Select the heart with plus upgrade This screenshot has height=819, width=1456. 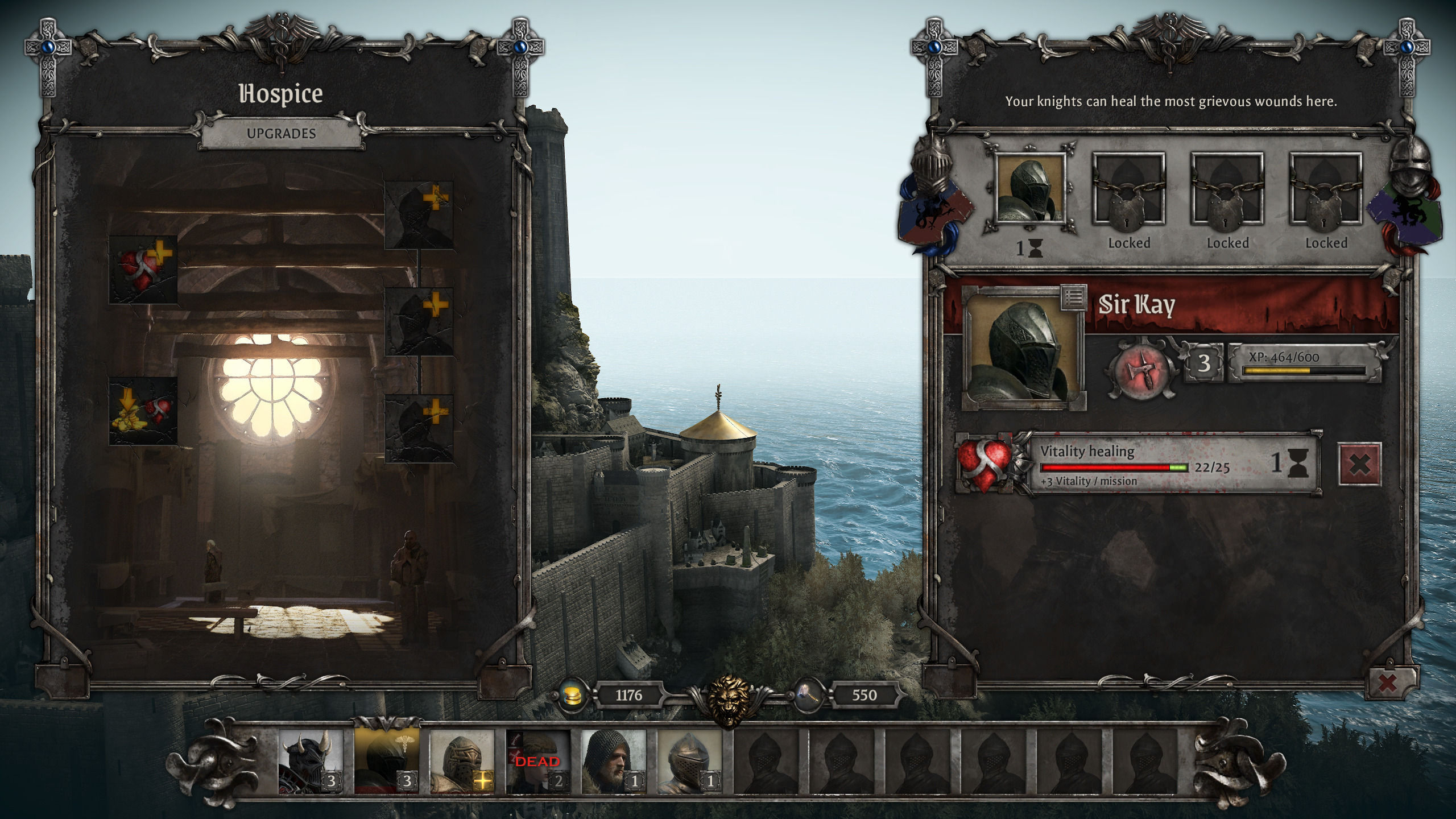(x=143, y=269)
